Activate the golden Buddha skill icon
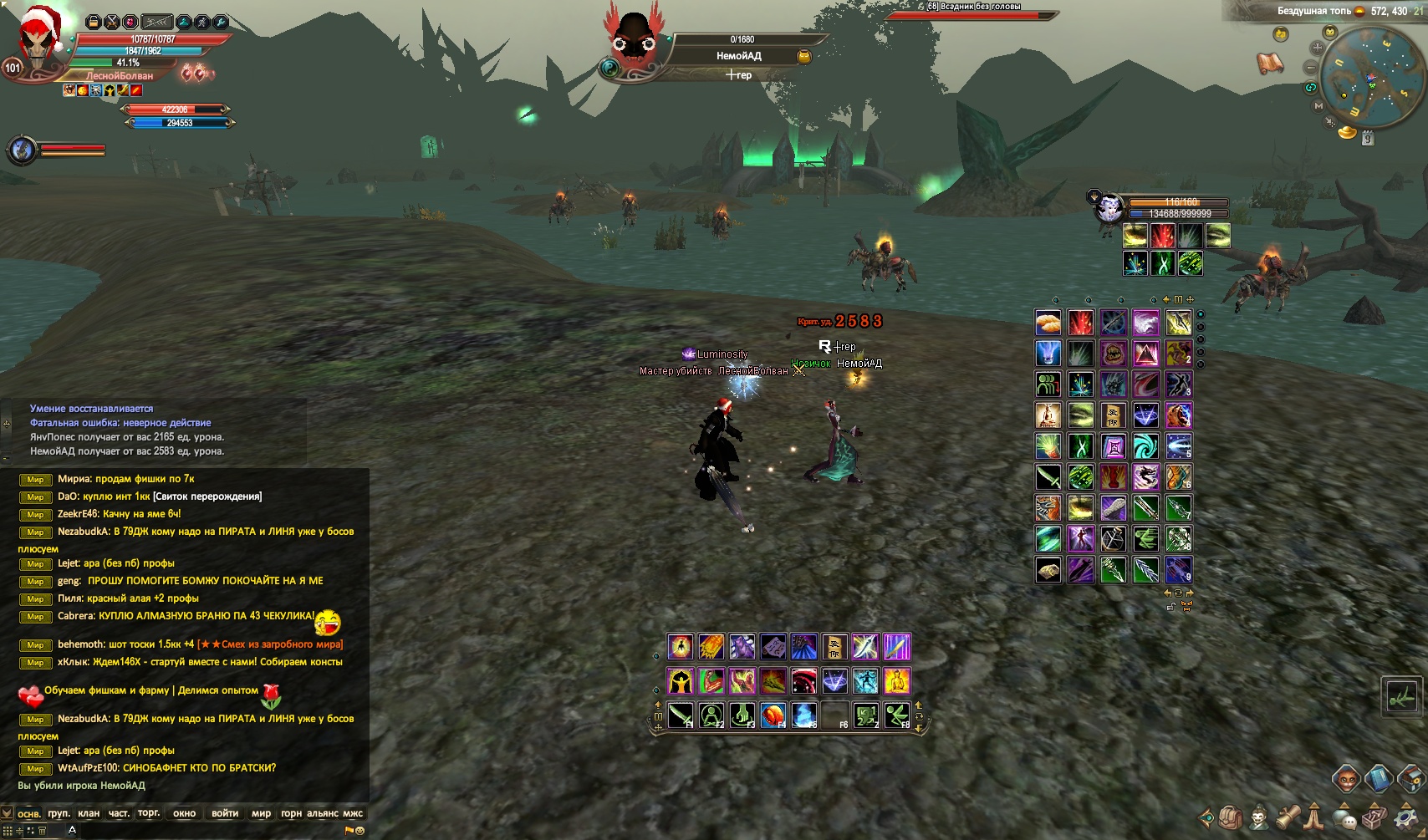The height and width of the screenshot is (840, 1428). (x=896, y=681)
